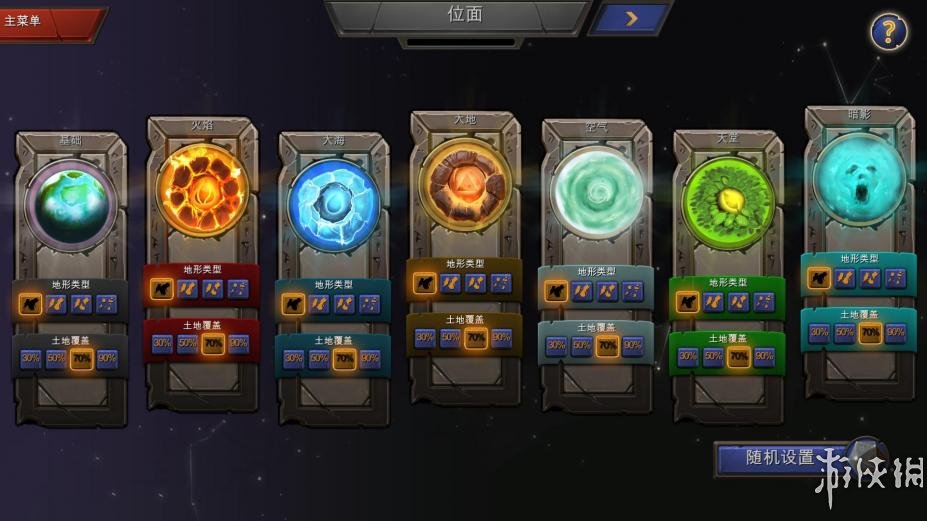Choose 30% land coverage for 空气 plane
927x521 pixels.
(x=556, y=346)
